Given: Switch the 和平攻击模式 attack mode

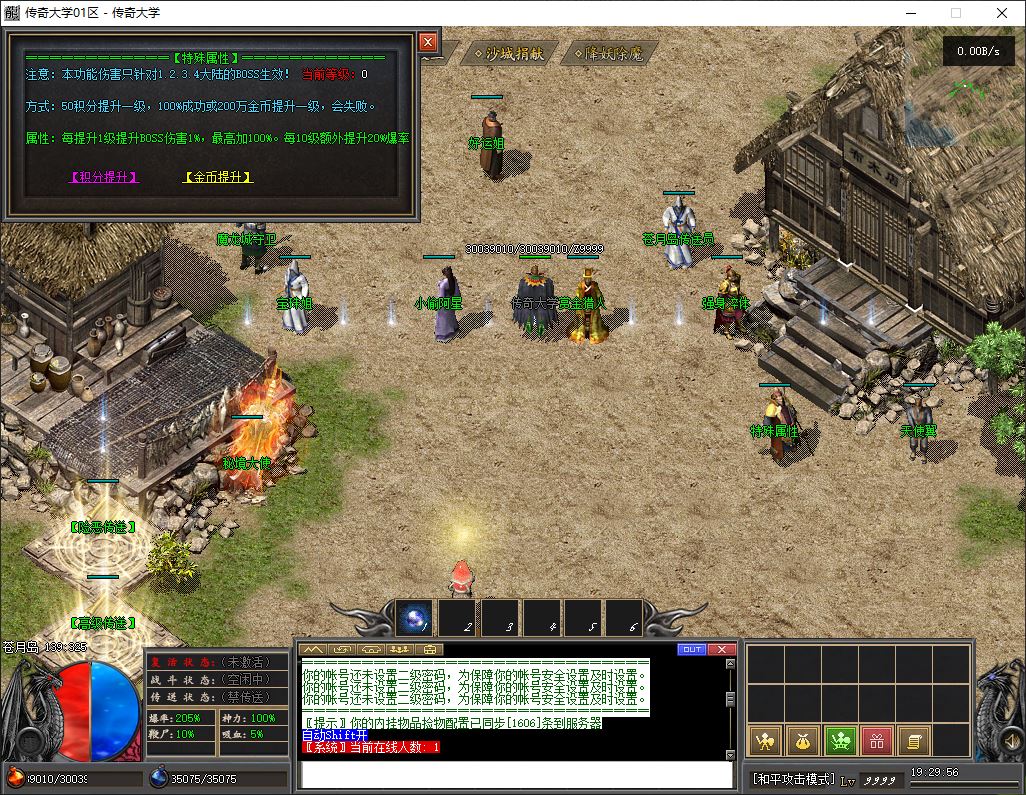Looking at the screenshot, I should (x=792, y=779).
